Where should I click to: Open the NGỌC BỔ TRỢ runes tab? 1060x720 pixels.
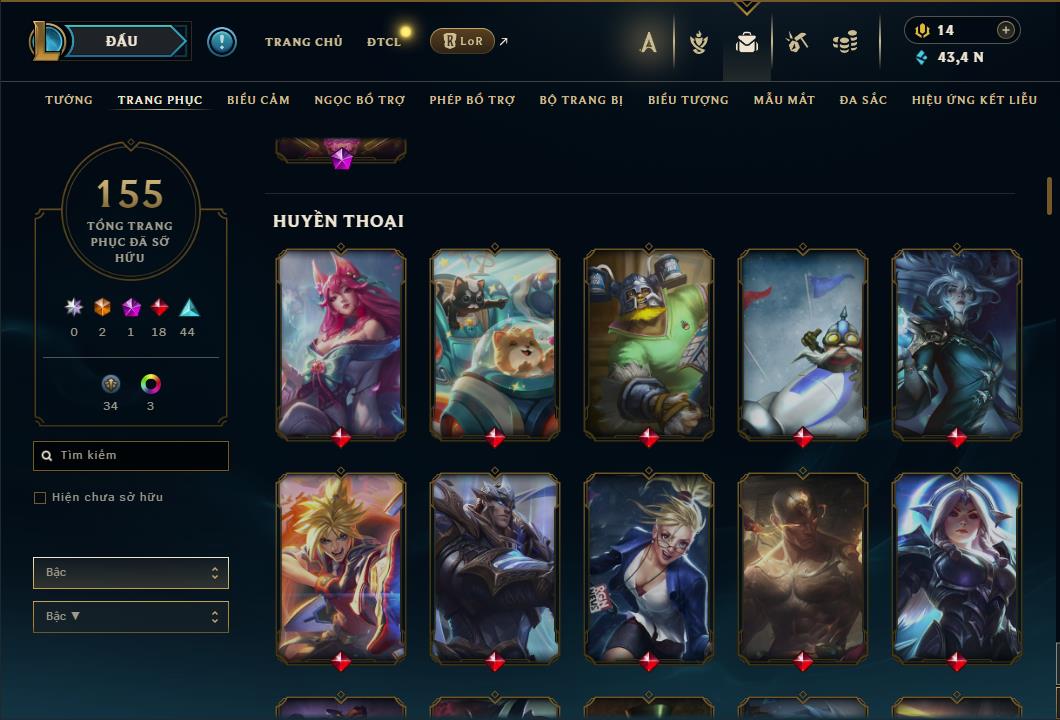click(359, 100)
